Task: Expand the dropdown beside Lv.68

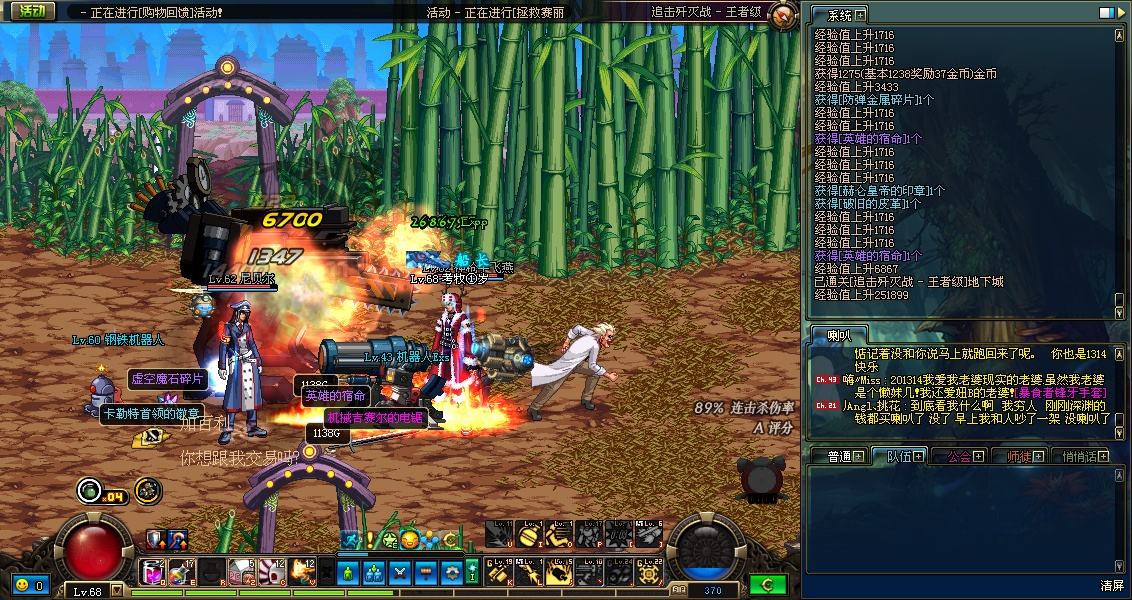Action: click(x=117, y=591)
